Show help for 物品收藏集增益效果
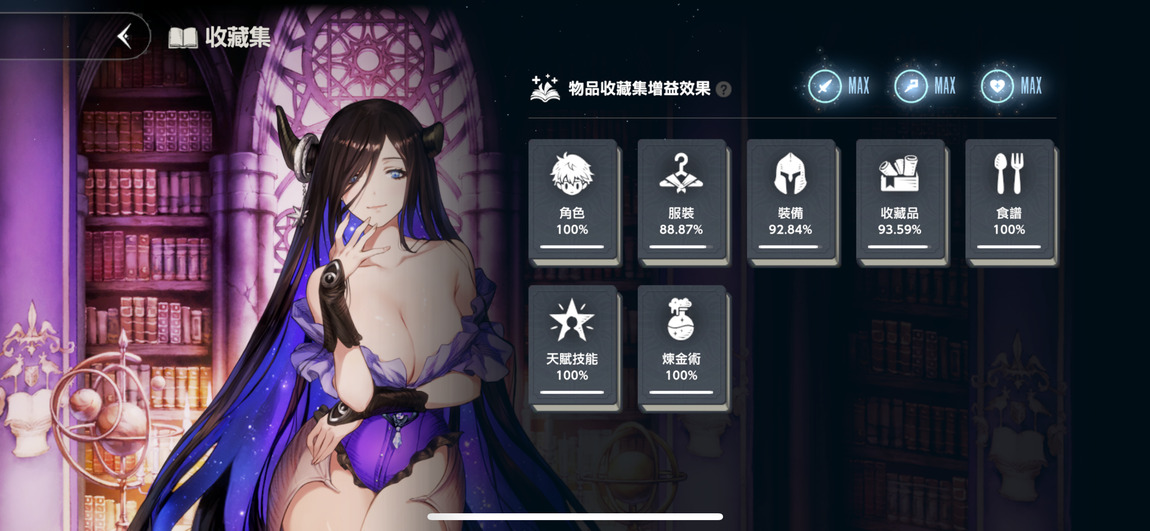This screenshot has height=531, width=1150. pos(724,89)
